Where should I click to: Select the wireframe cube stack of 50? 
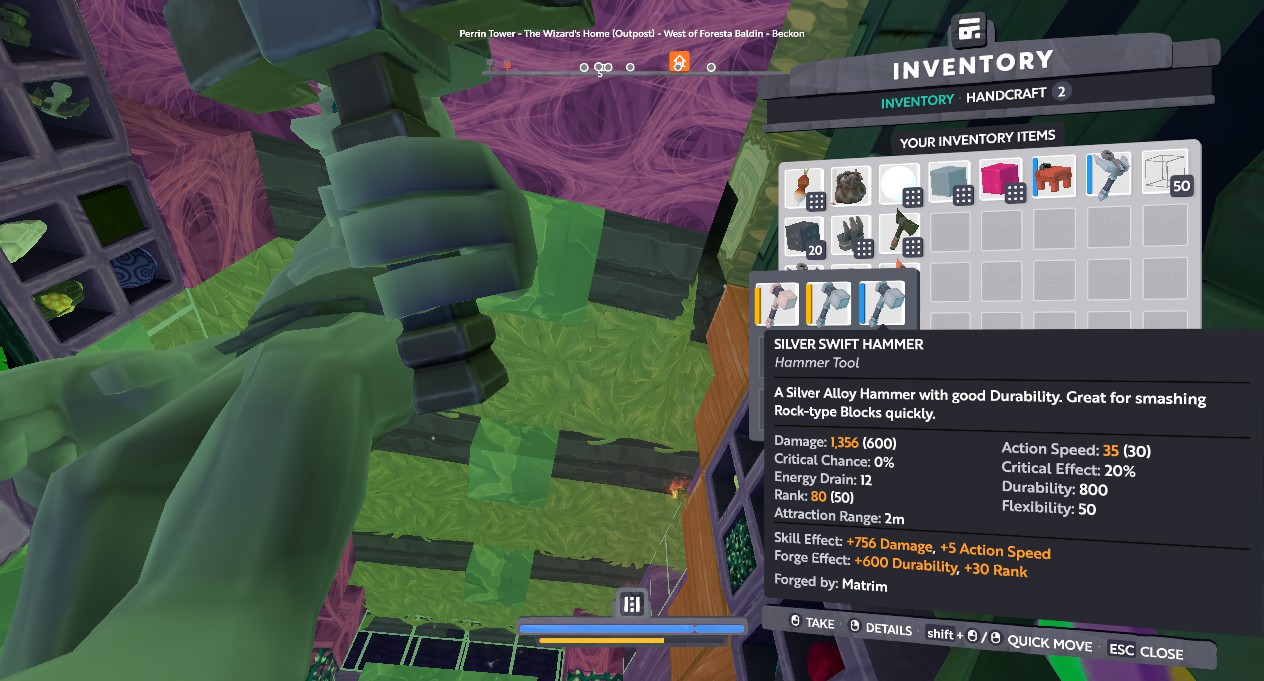[x=1165, y=174]
